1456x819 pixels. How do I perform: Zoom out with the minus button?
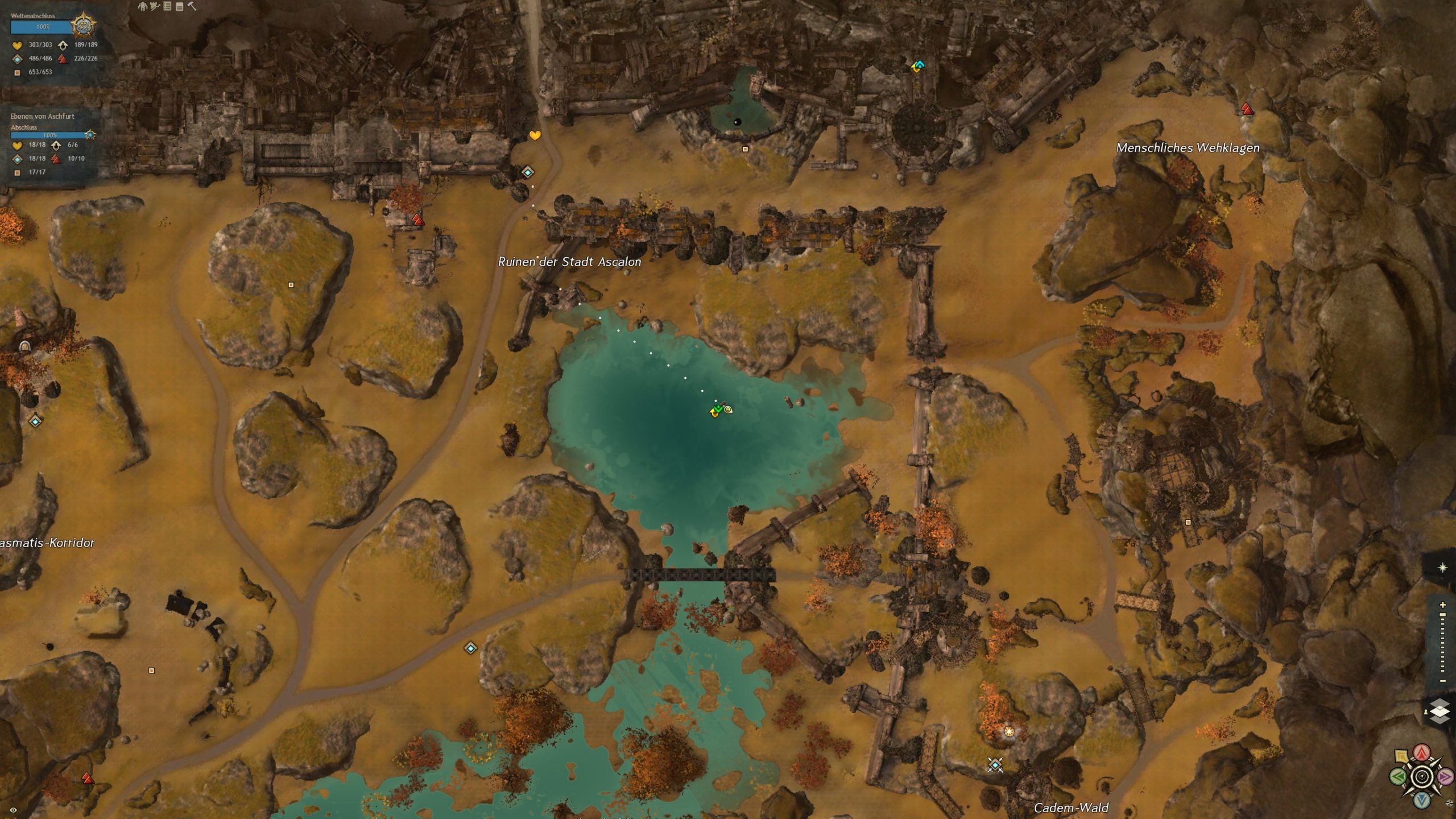[x=1442, y=681]
